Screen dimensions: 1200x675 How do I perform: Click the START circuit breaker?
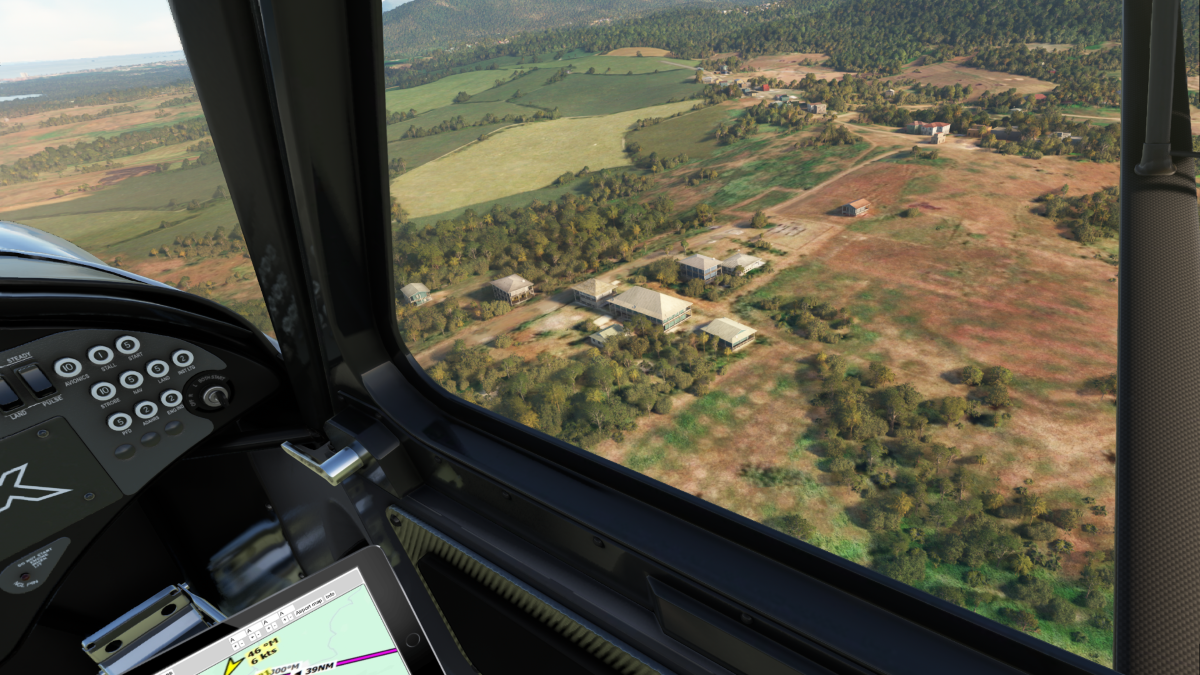(128, 345)
